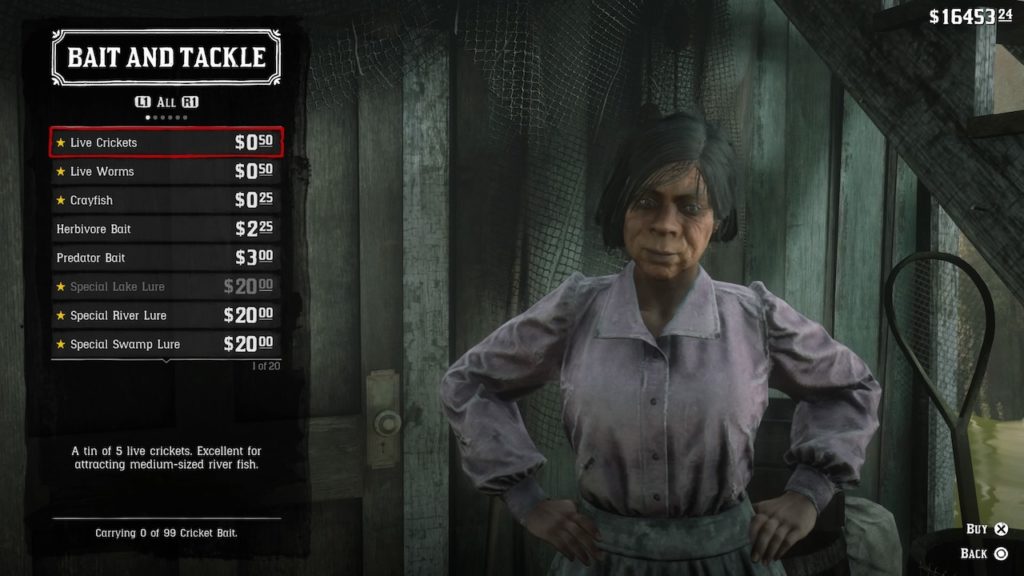Click the All category selector
The width and height of the screenshot is (1024, 576).
pos(165,102)
